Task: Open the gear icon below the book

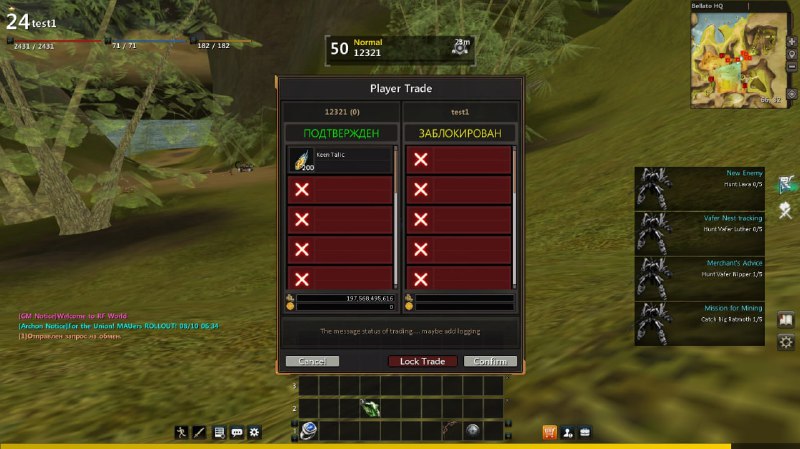Action: click(786, 342)
